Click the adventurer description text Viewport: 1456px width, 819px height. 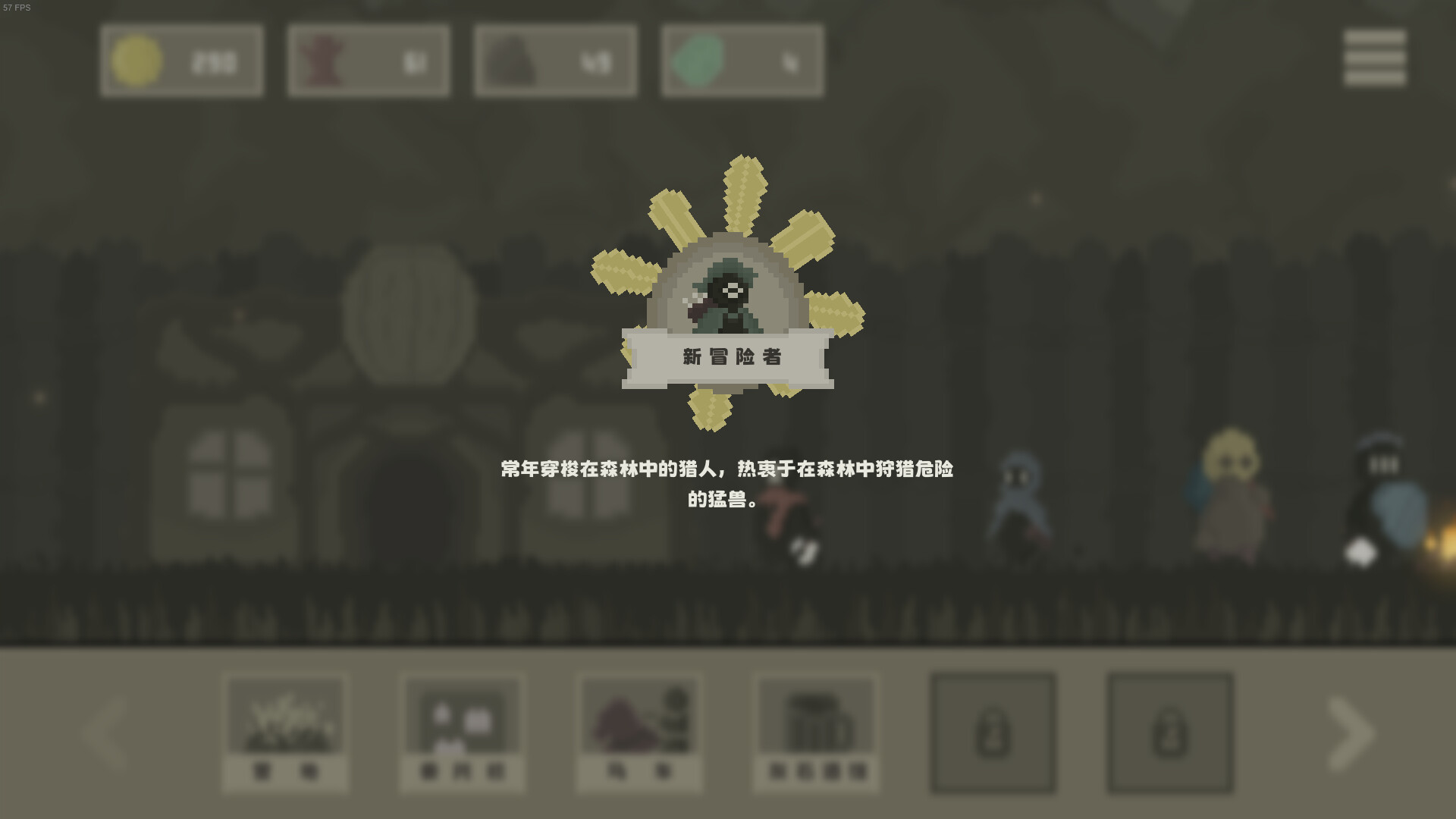coord(728,485)
